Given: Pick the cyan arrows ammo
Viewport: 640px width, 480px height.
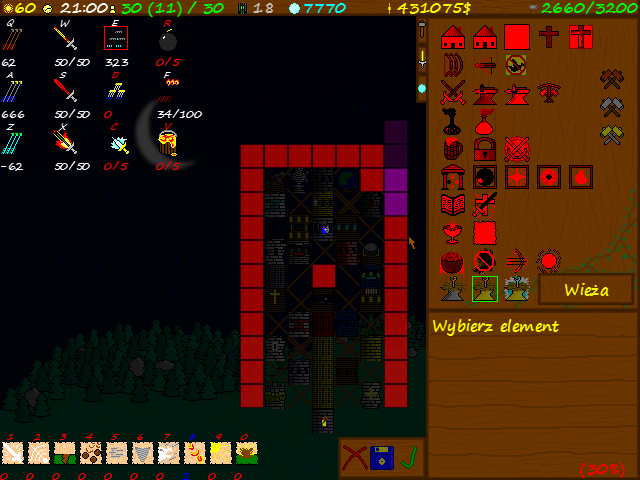Looking at the screenshot, I should tap(13, 142).
